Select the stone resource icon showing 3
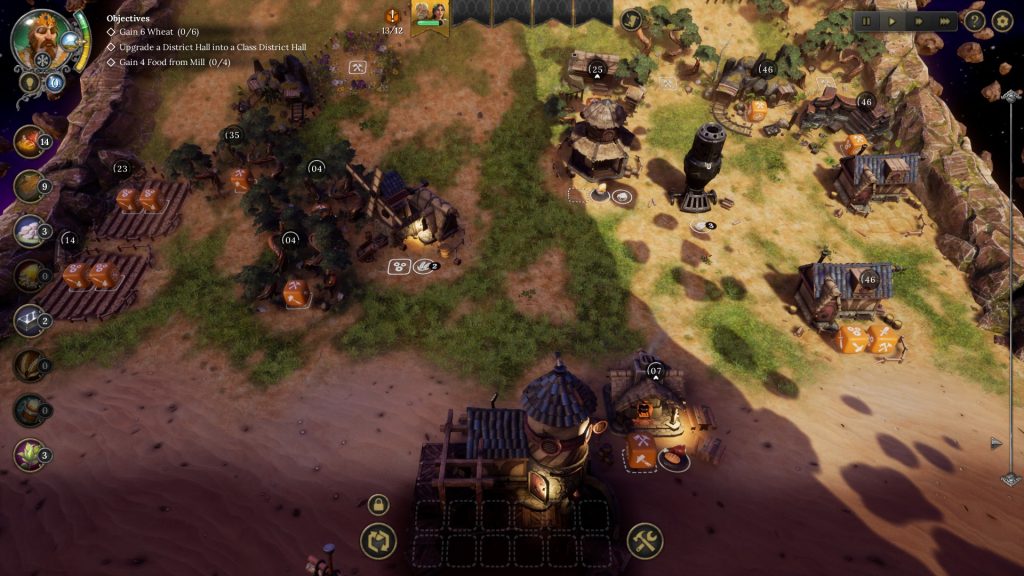 tap(29, 231)
